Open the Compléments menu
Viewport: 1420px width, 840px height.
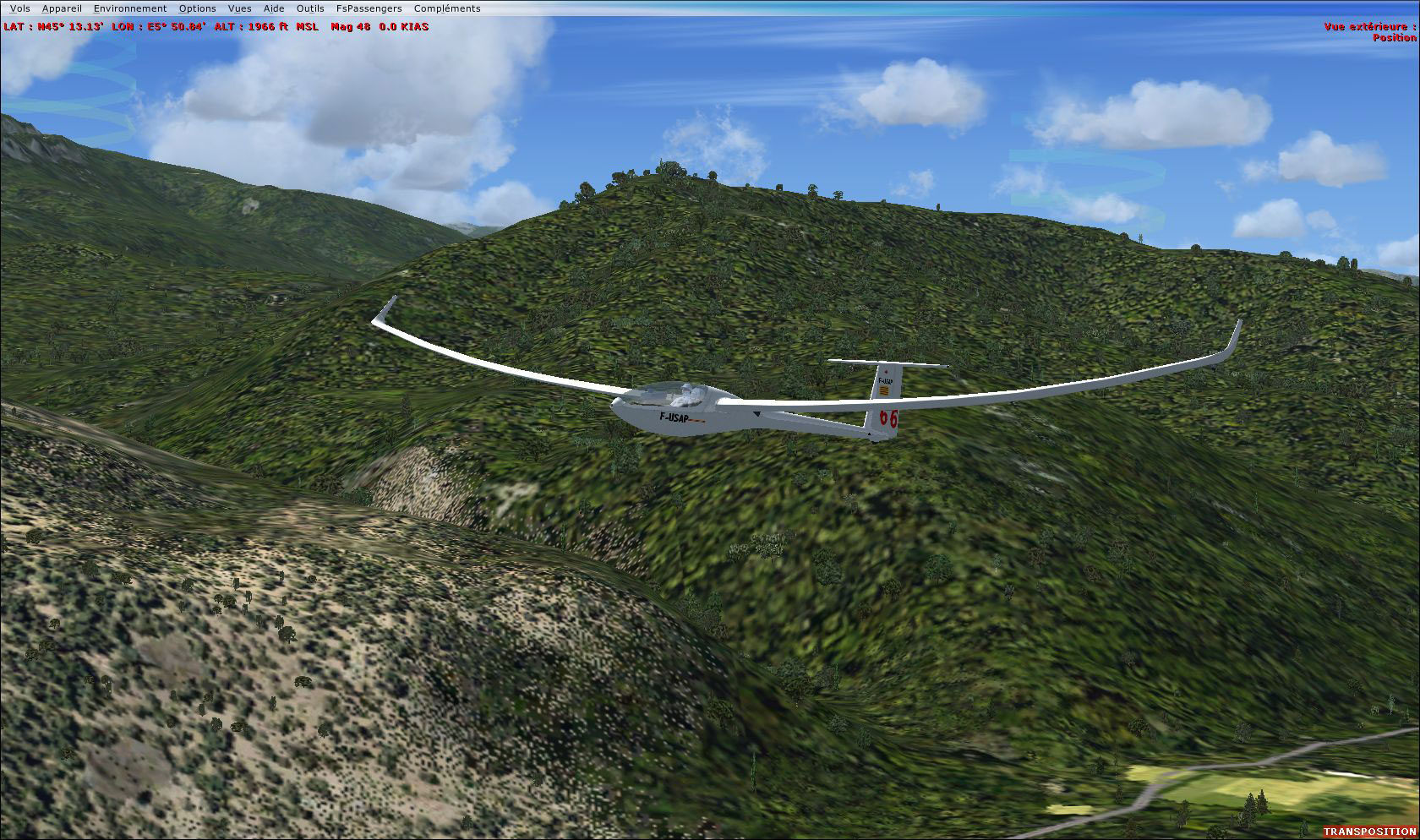click(446, 8)
